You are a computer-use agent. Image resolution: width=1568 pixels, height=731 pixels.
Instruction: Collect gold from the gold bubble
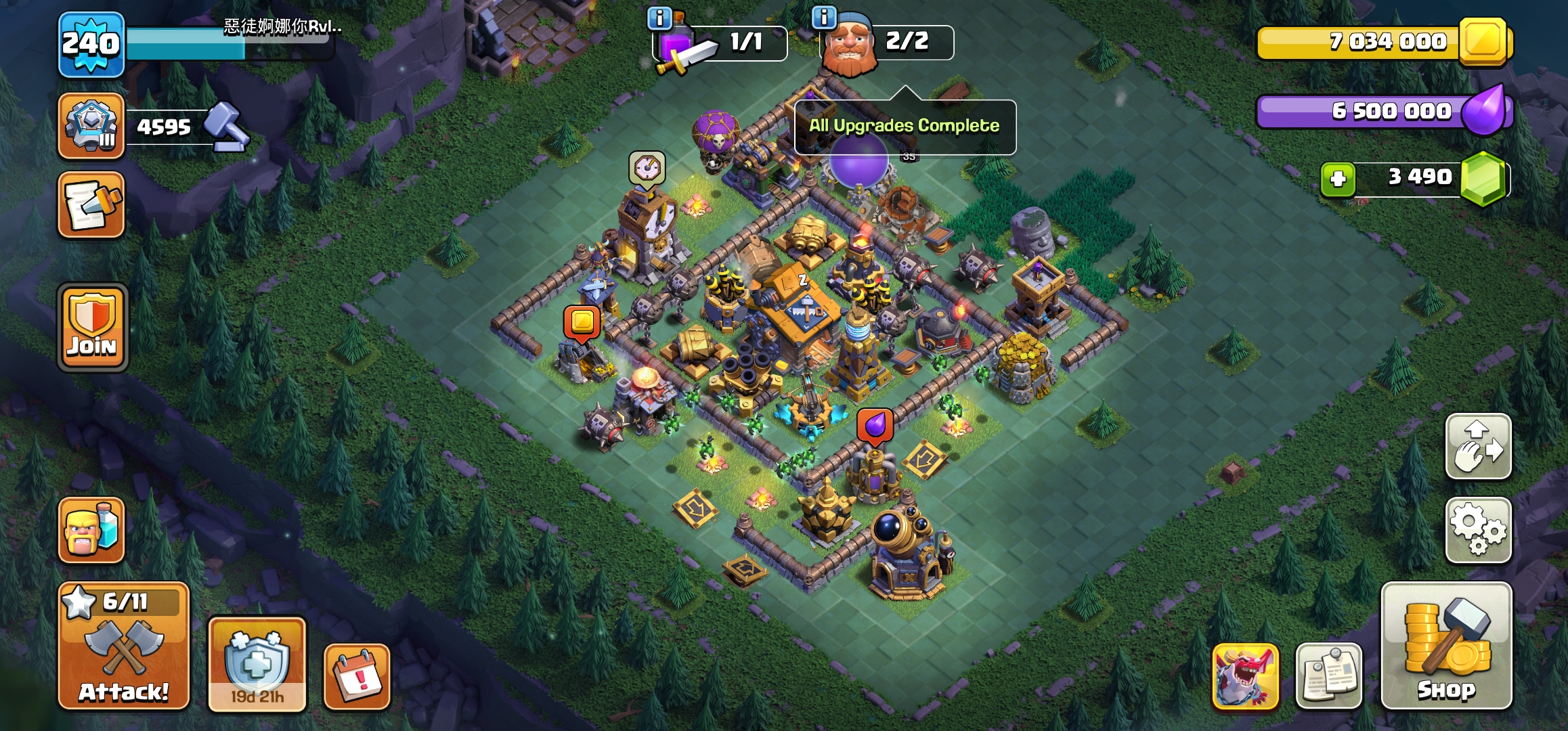coord(582,322)
